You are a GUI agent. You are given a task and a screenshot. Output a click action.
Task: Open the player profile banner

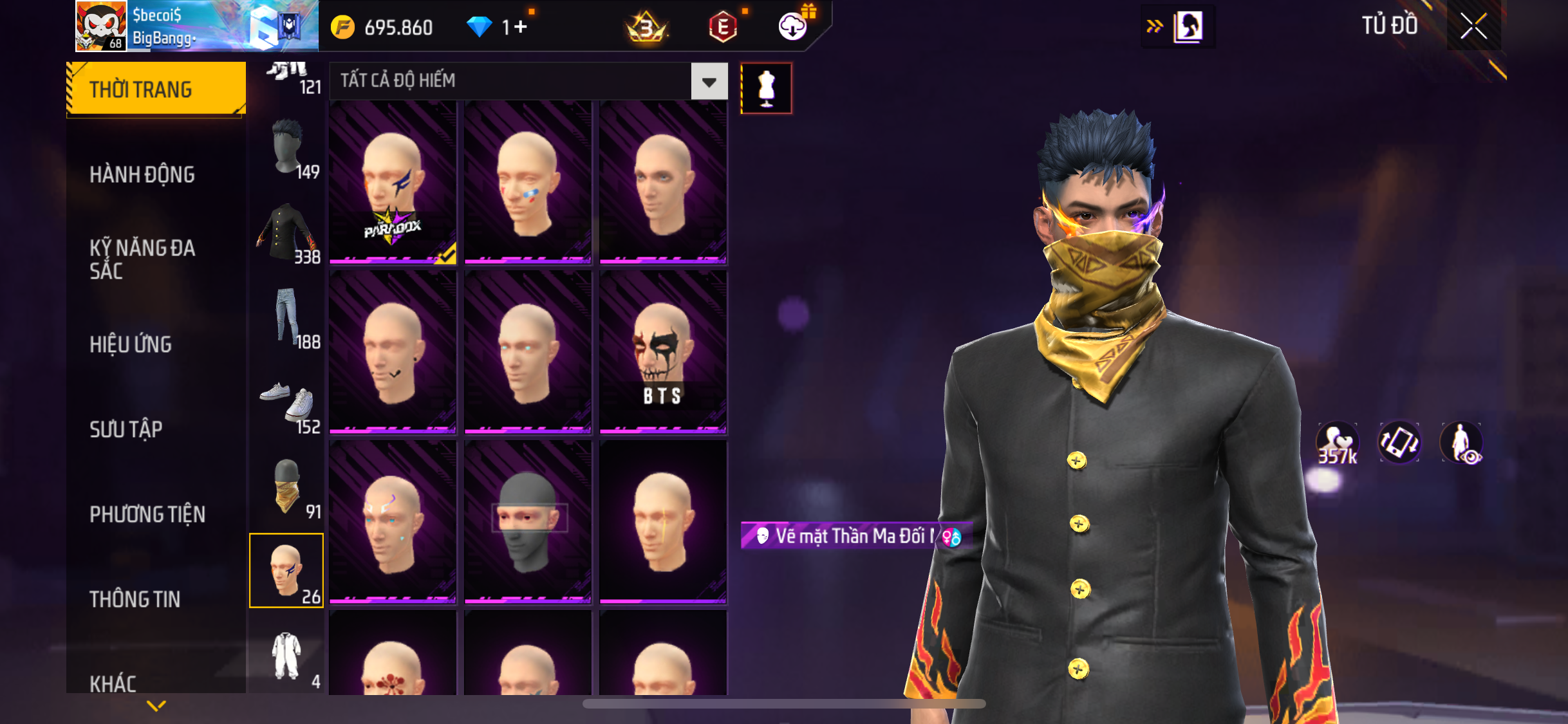point(197,26)
